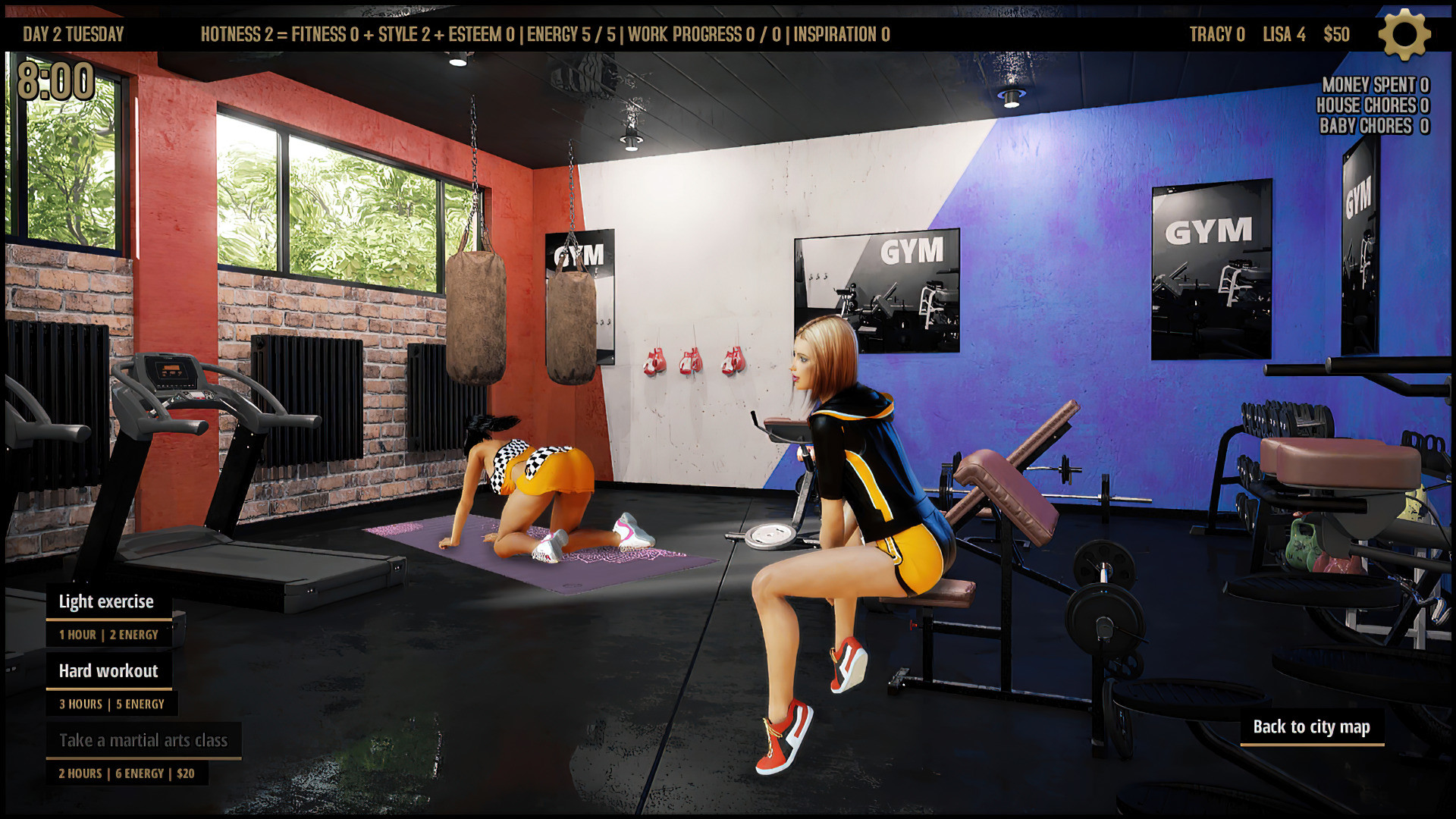Screen dimensions: 1456x819
Task: Click the TRACY 0 stat indicator
Action: click(1219, 34)
